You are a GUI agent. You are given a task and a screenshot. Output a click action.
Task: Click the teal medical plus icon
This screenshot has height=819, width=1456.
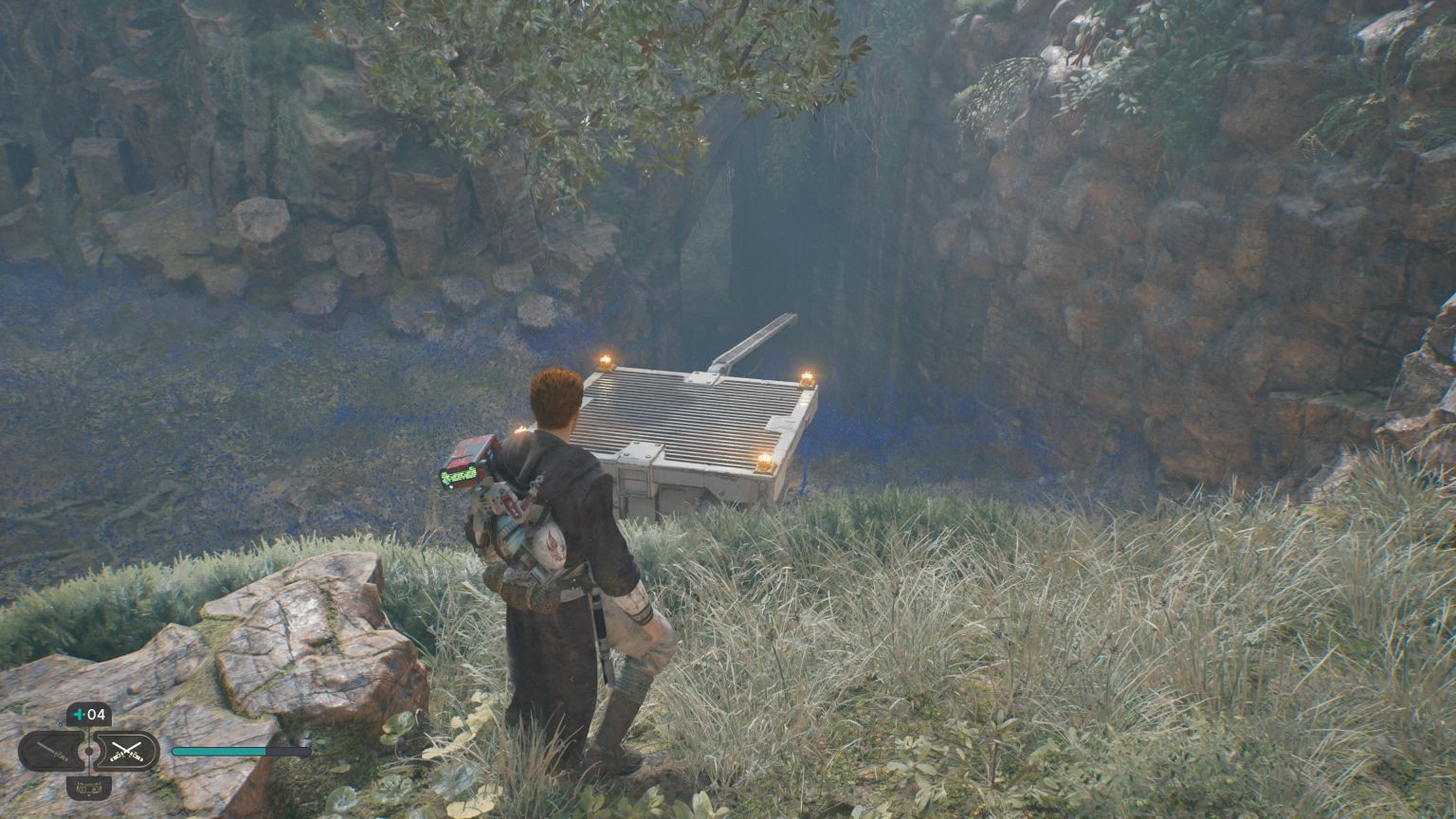(x=79, y=715)
